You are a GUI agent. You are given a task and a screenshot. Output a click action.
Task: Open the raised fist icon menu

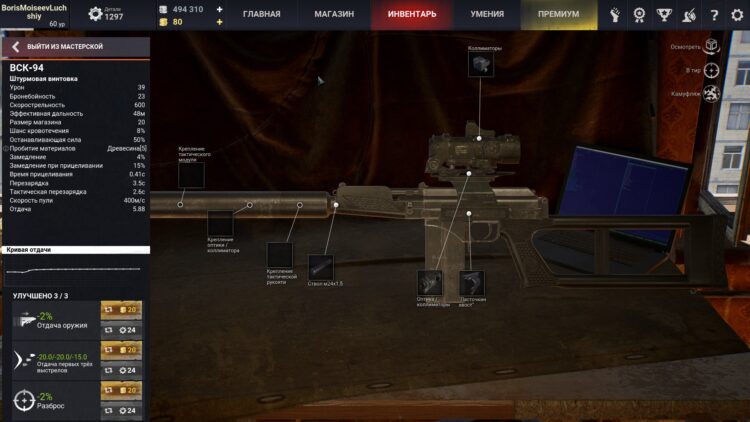614,15
